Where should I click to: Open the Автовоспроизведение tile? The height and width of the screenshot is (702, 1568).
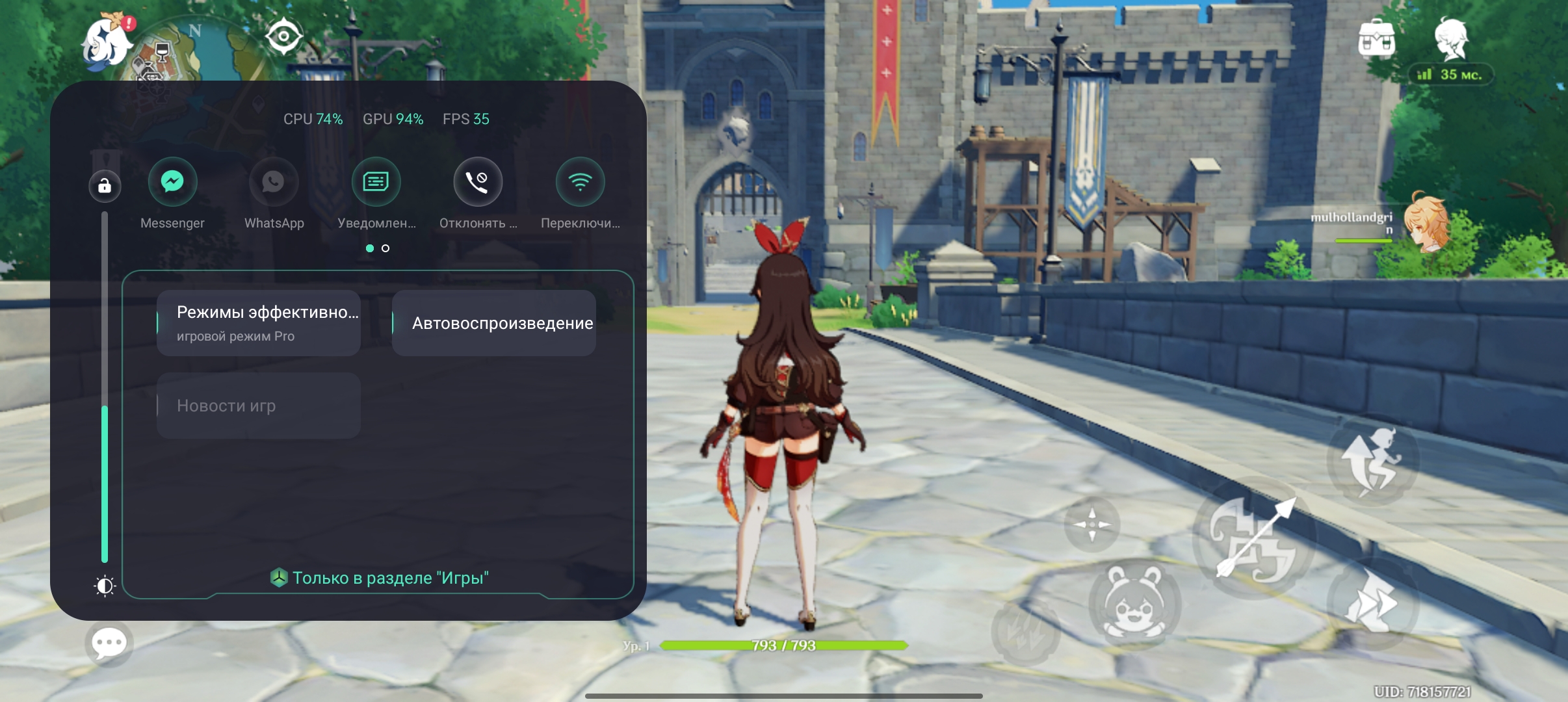pos(494,323)
